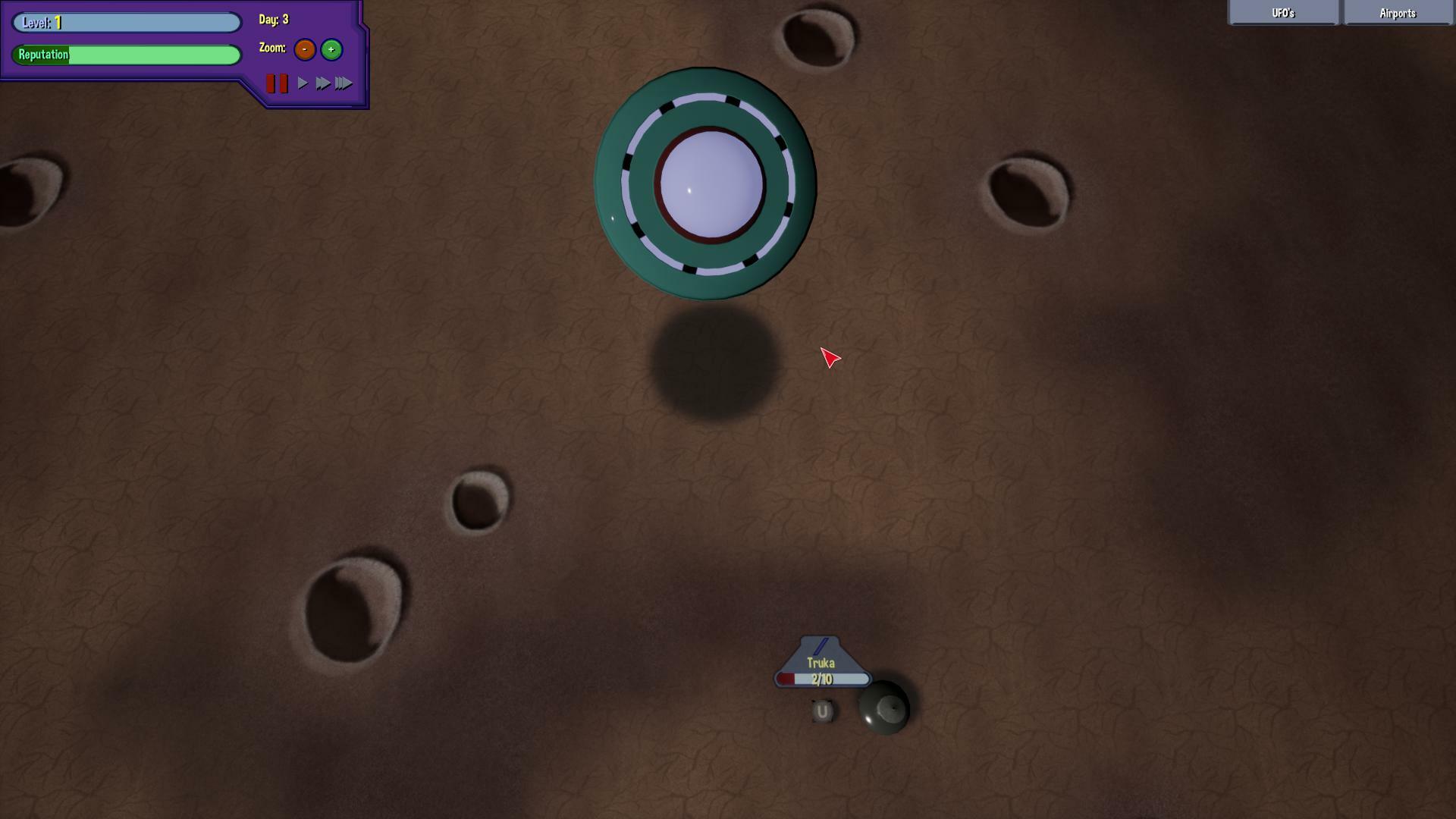Zoom in with the green plus button
Screen dimensions: 1456x819
(331, 49)
